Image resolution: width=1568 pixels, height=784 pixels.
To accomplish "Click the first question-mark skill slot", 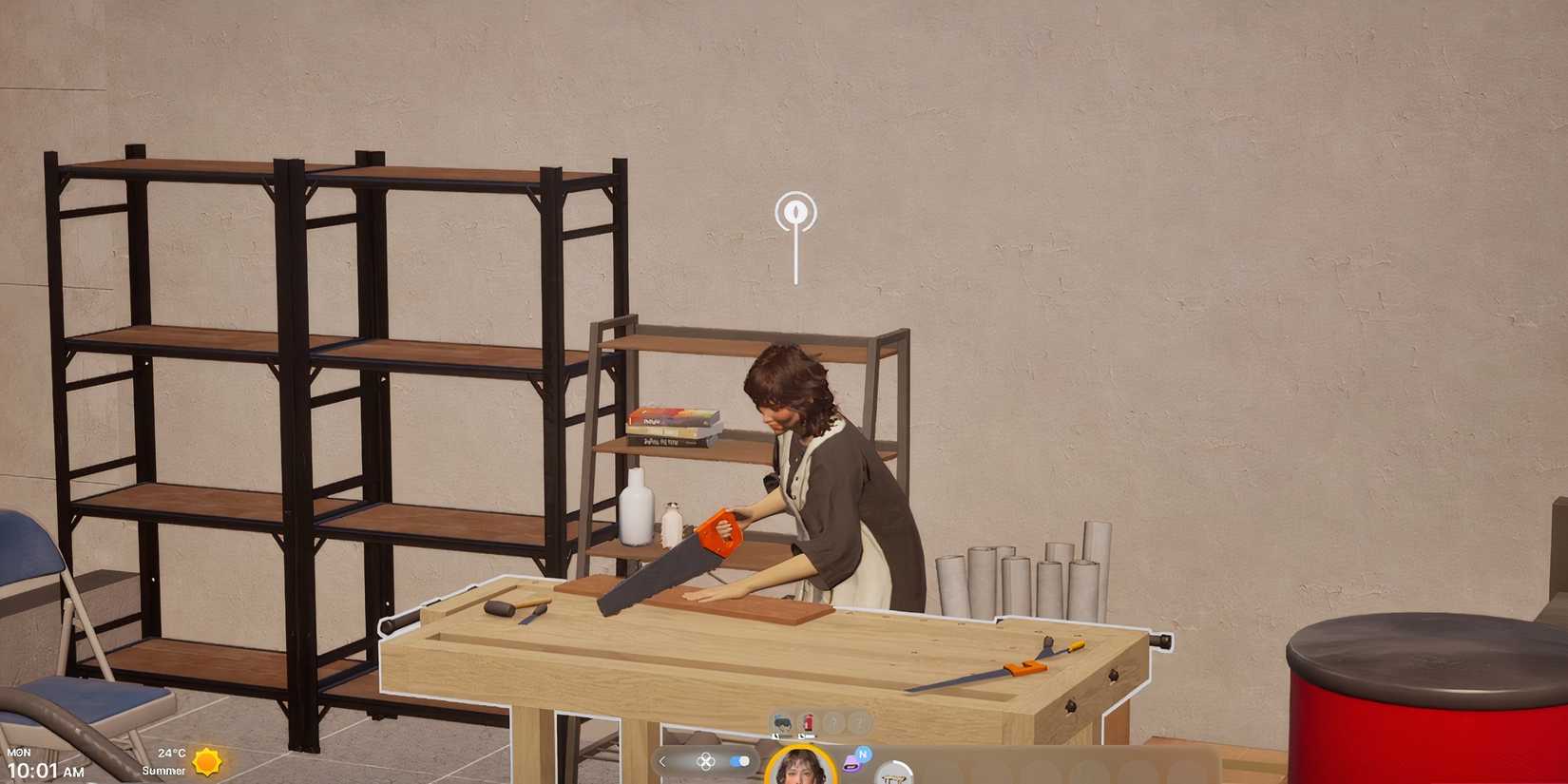I will pos(833,723).
